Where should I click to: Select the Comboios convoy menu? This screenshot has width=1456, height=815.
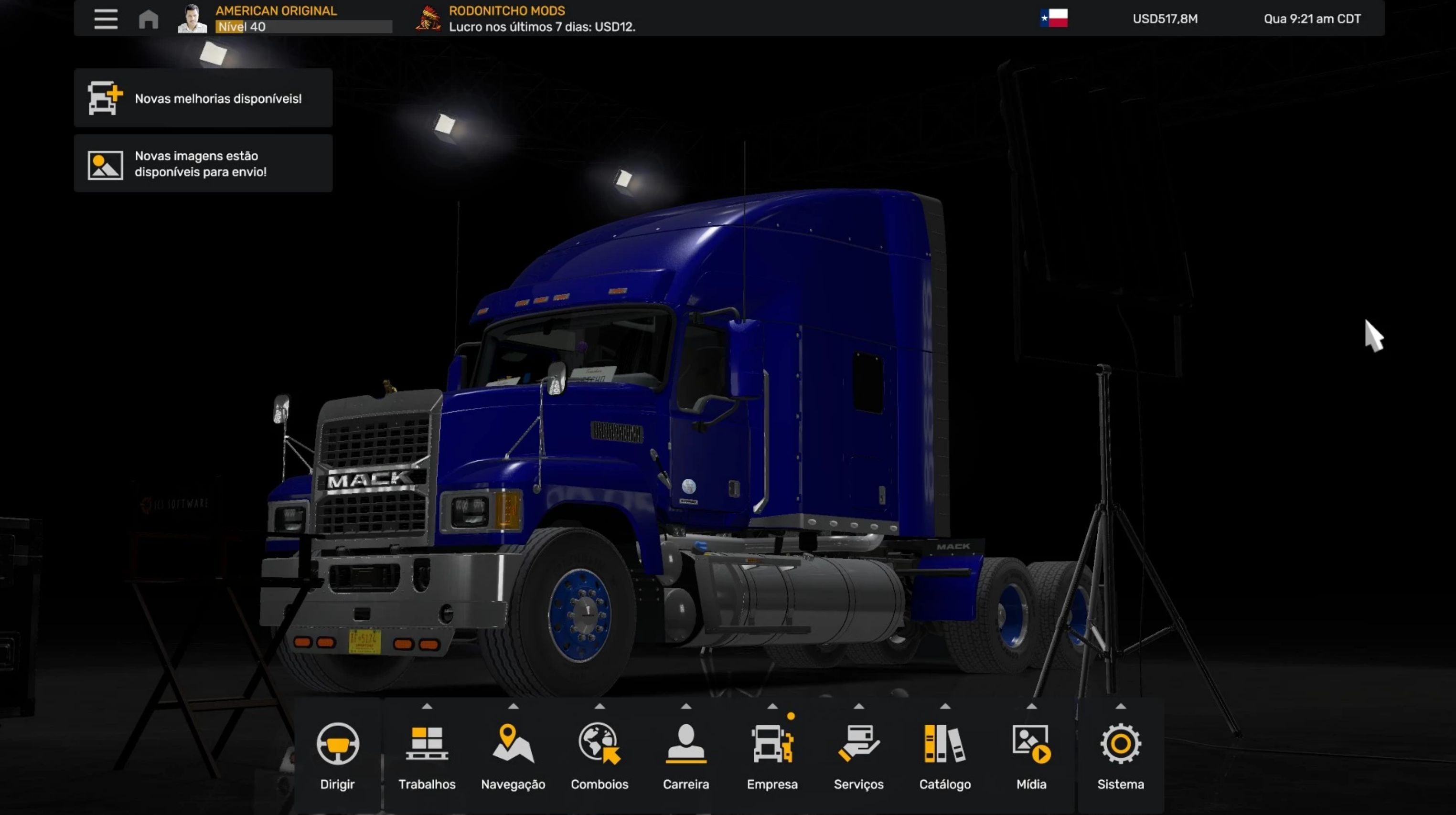point(599,756)
